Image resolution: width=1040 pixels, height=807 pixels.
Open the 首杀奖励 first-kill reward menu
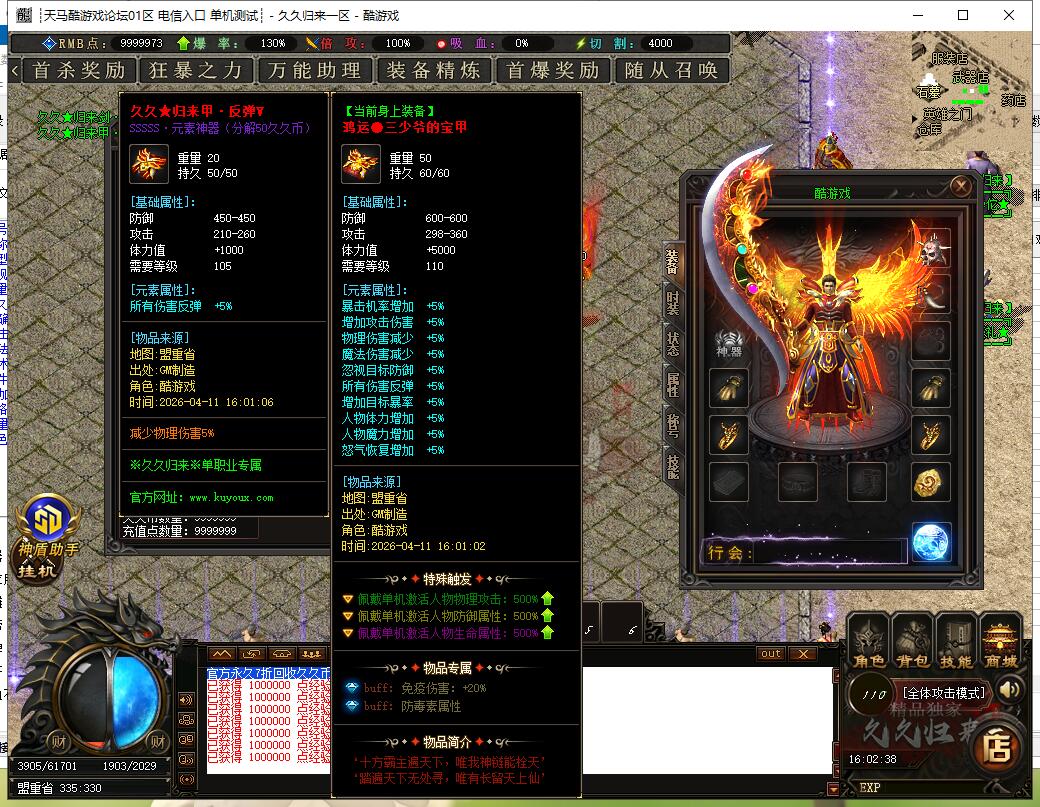[79, 70]
